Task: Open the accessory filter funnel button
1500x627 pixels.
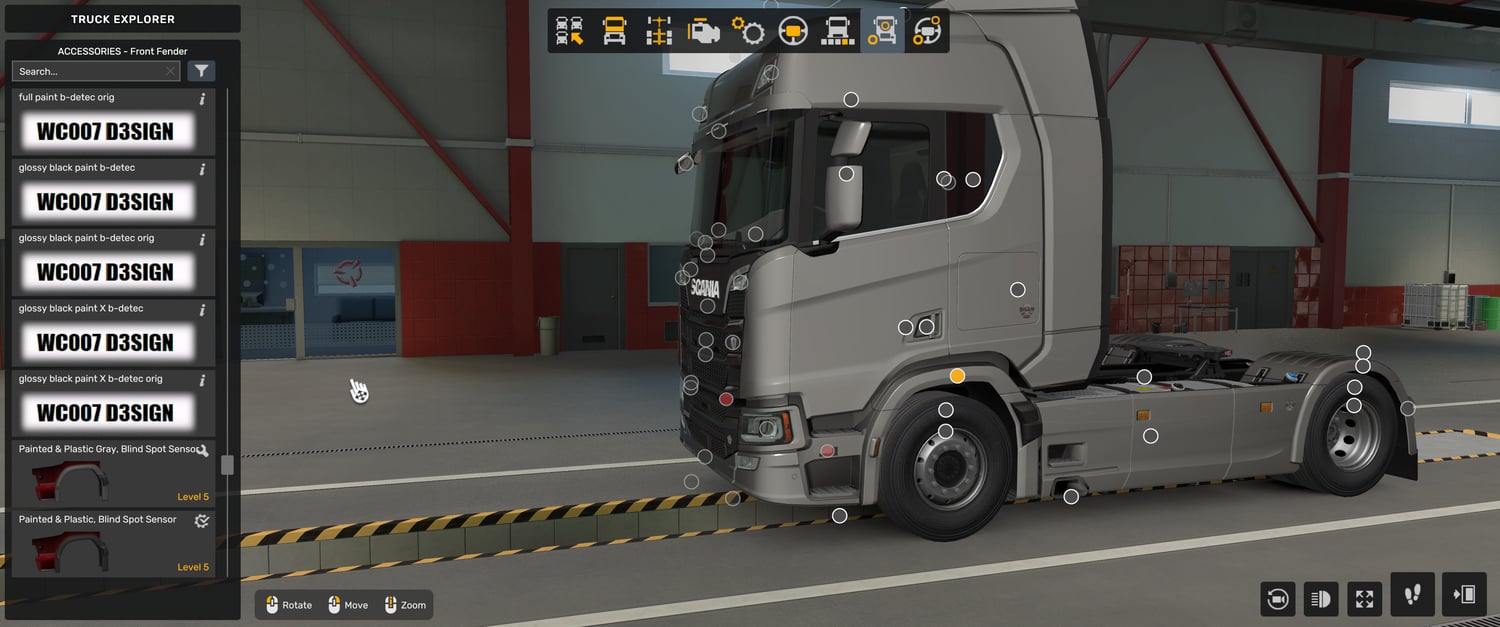Action: click(201, 71)
